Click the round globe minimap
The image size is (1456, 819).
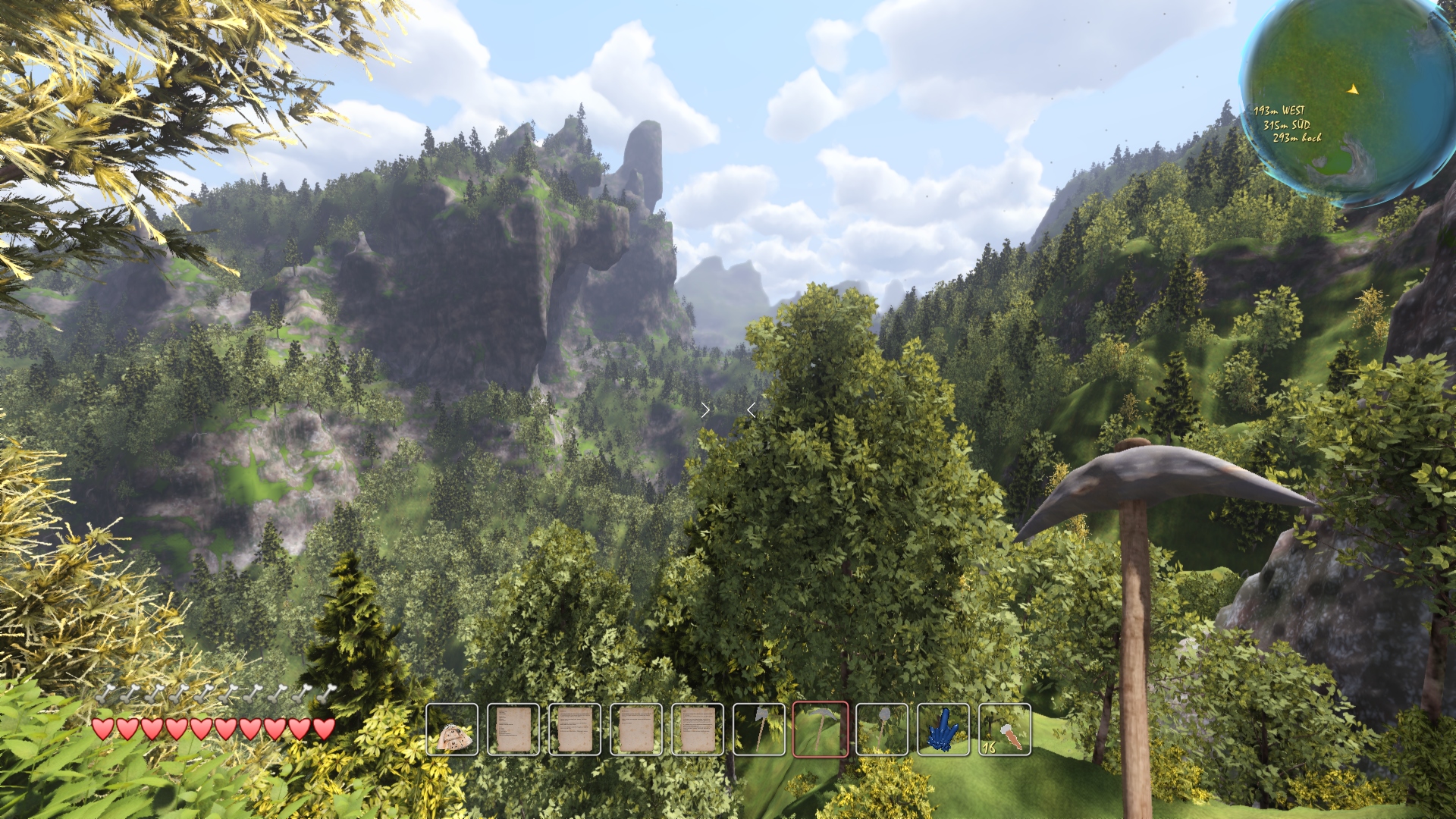click(x=1348, y=99)
